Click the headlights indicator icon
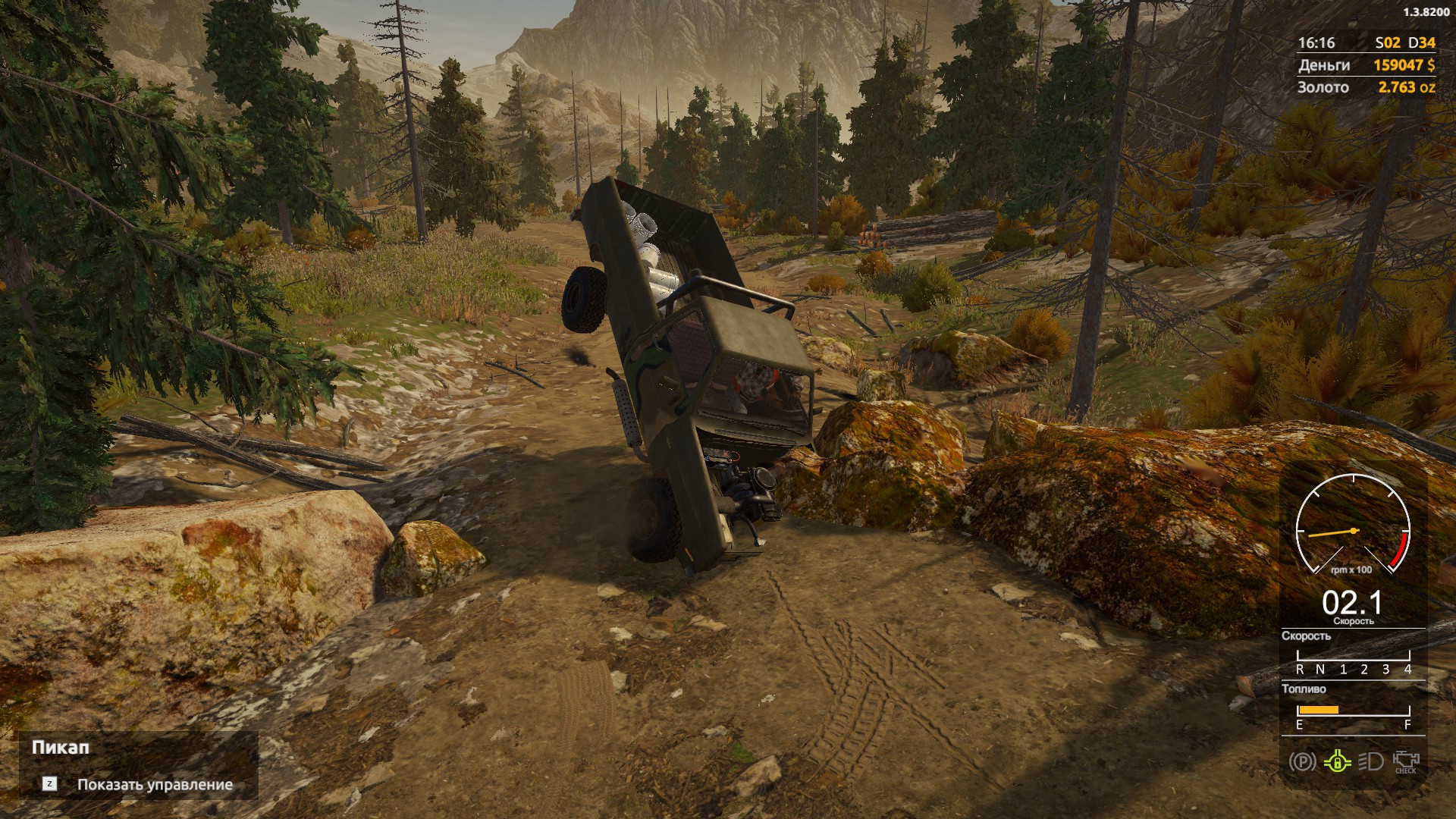This screenshot has width=1456, height=819. pos(1372,761)
